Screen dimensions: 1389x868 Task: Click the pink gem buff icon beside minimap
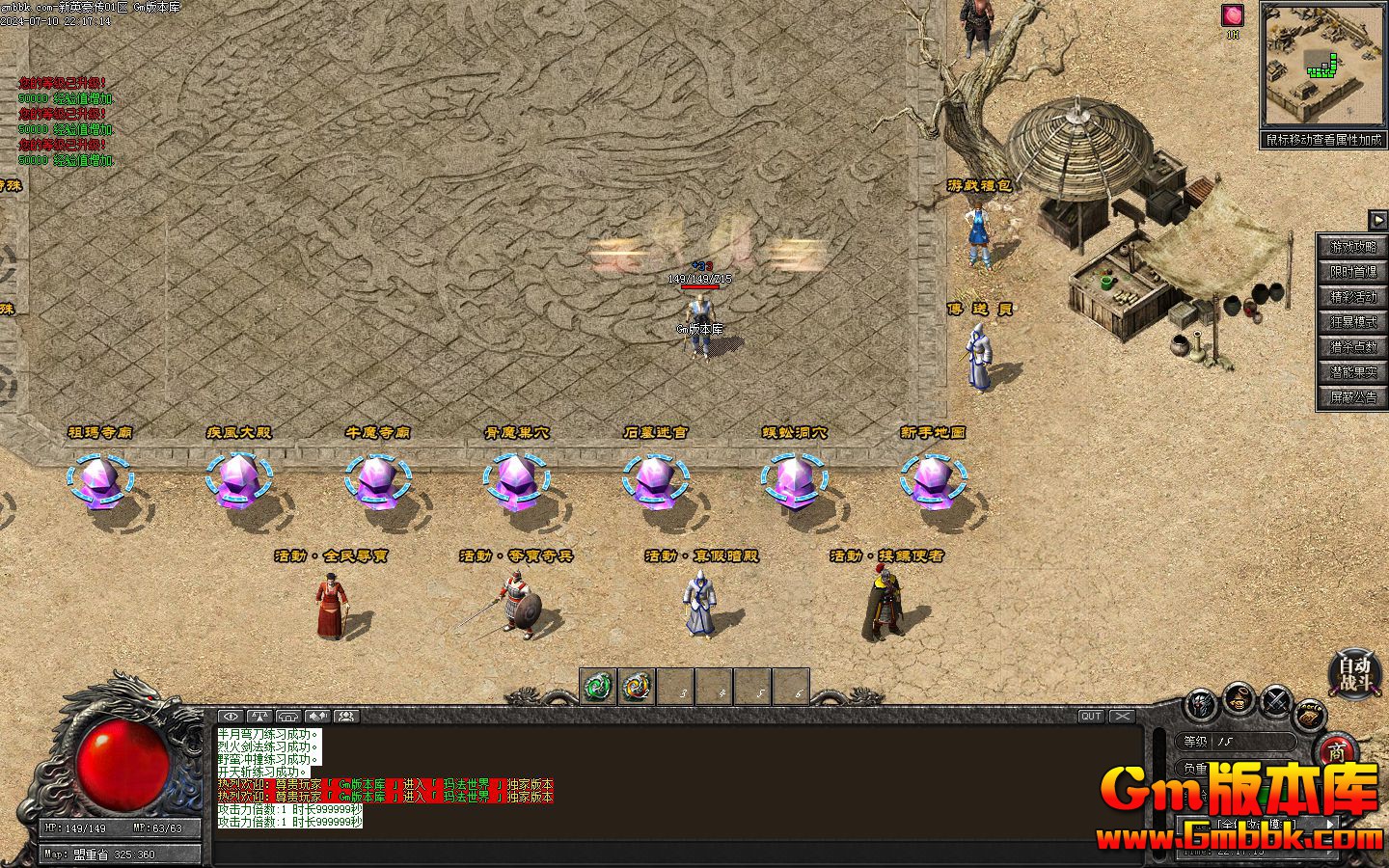(1233, 15)
